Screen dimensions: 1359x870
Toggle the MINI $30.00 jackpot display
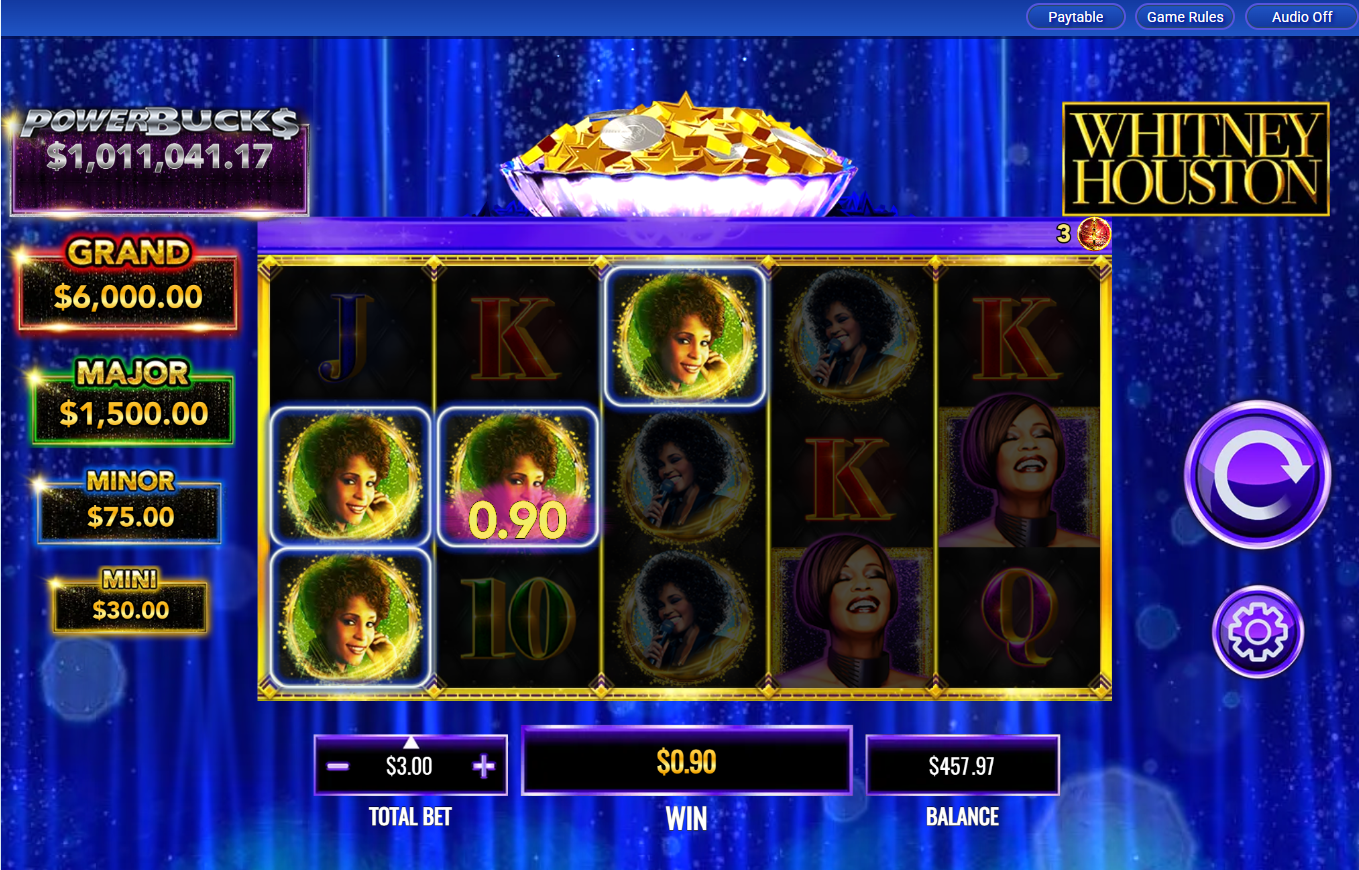coord(130,601)
